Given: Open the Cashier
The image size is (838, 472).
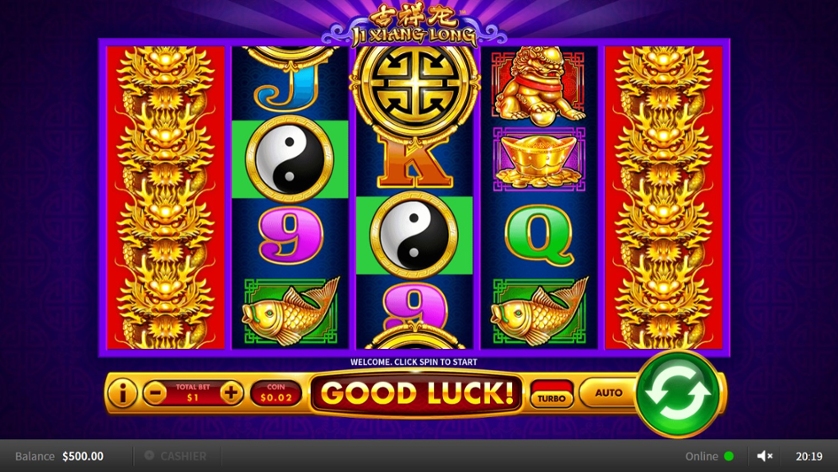Looking at the screenshot, I should pyautogui.click(x=176, y=456).
